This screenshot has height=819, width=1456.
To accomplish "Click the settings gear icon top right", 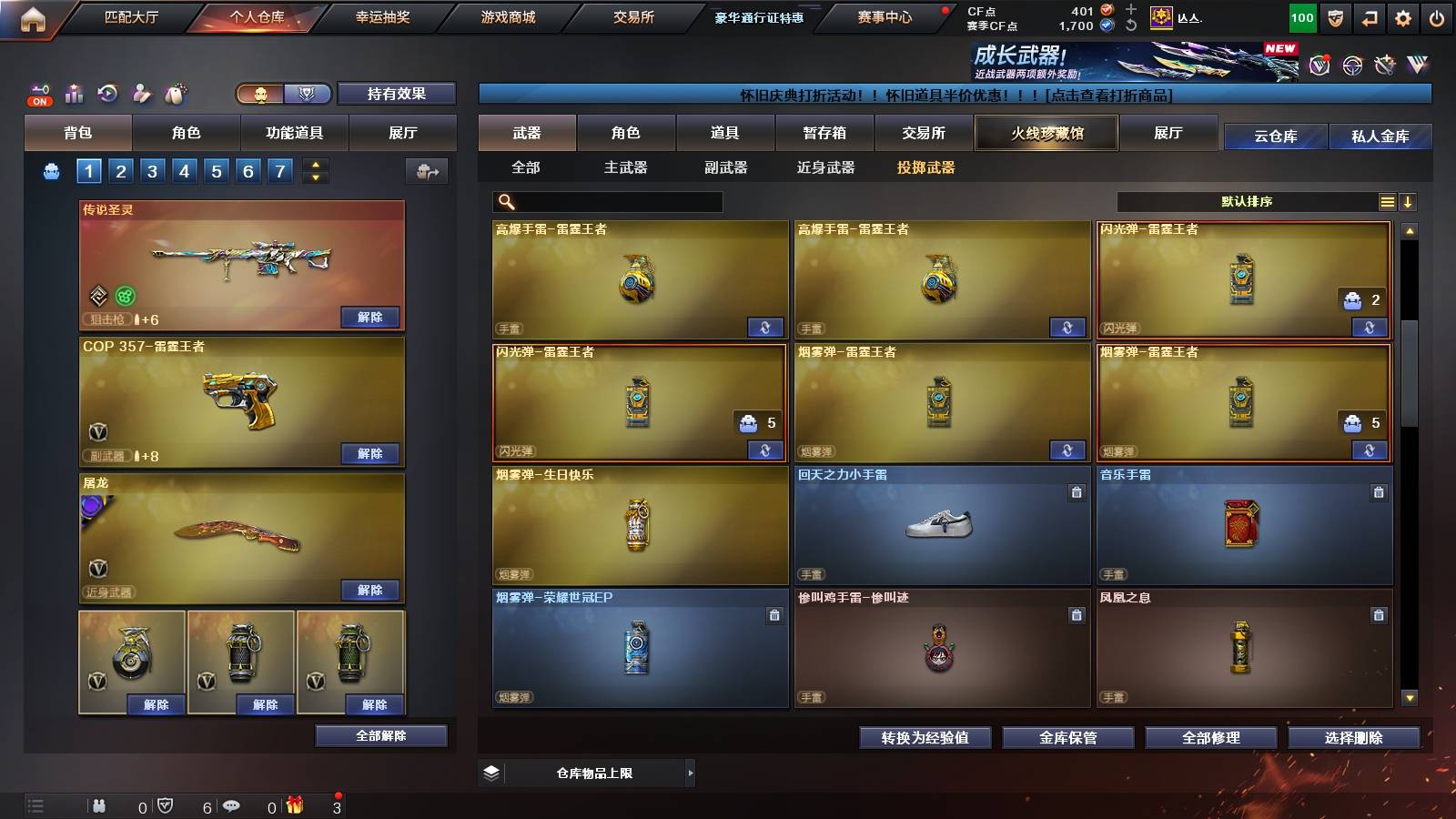I will coord(1403,15).
